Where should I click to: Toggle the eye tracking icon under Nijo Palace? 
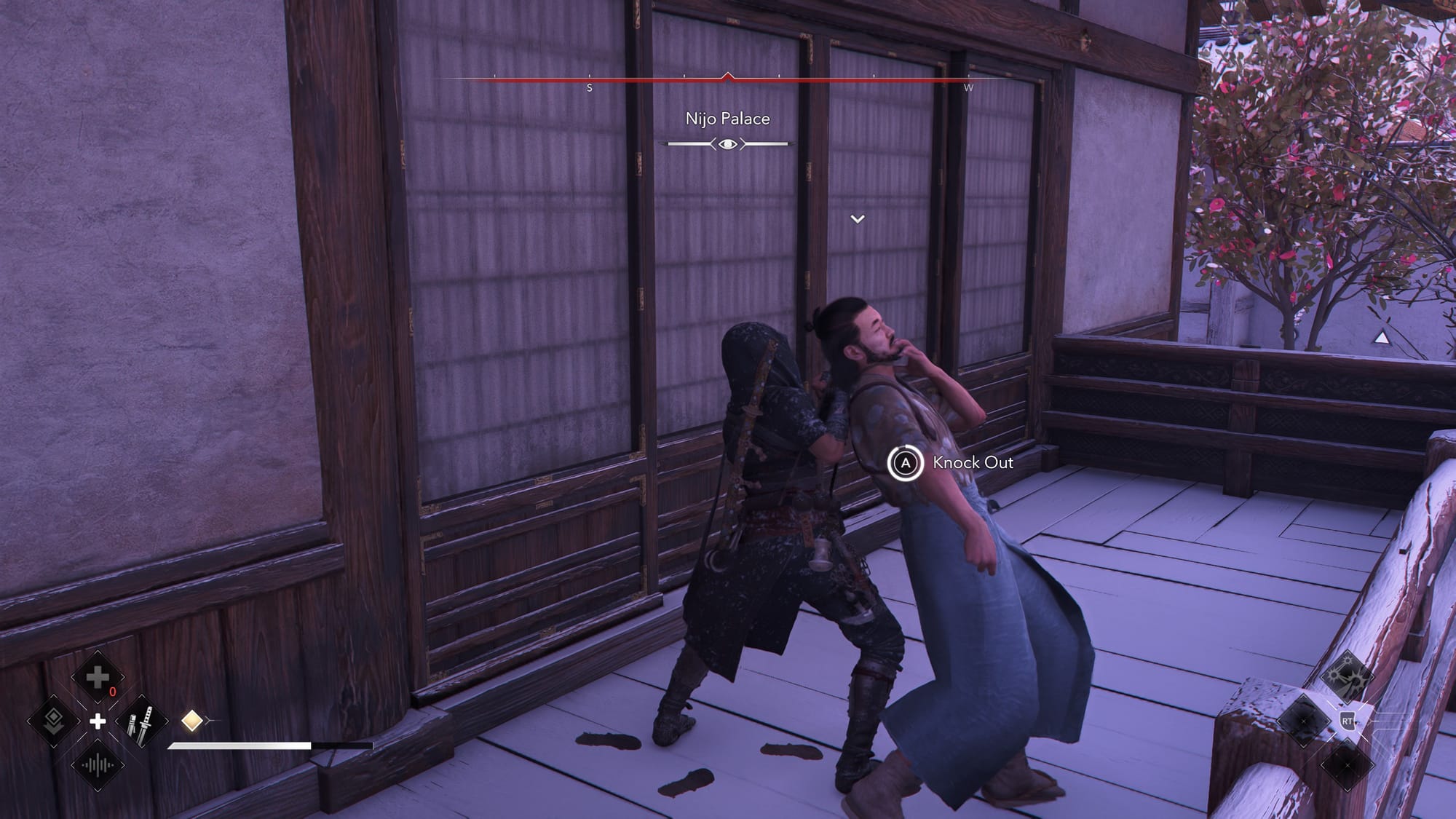tap(727, 144)
